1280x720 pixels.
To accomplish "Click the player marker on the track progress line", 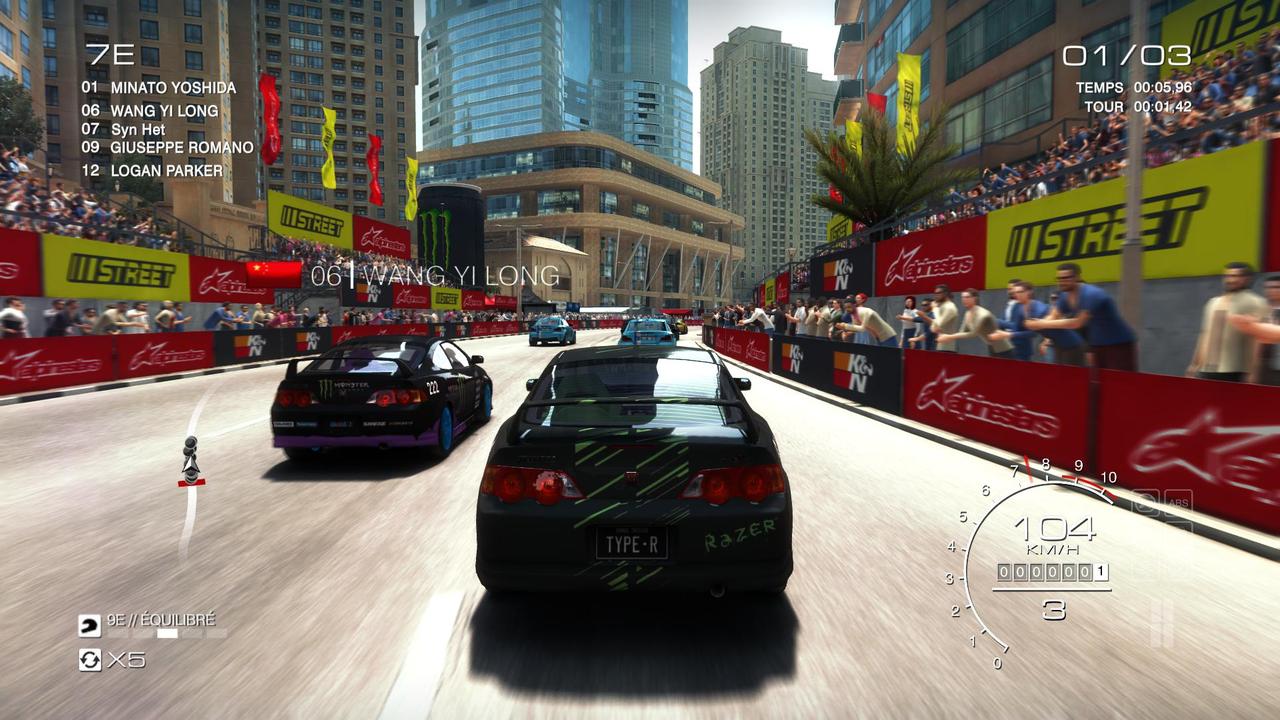I will point(190,462).
